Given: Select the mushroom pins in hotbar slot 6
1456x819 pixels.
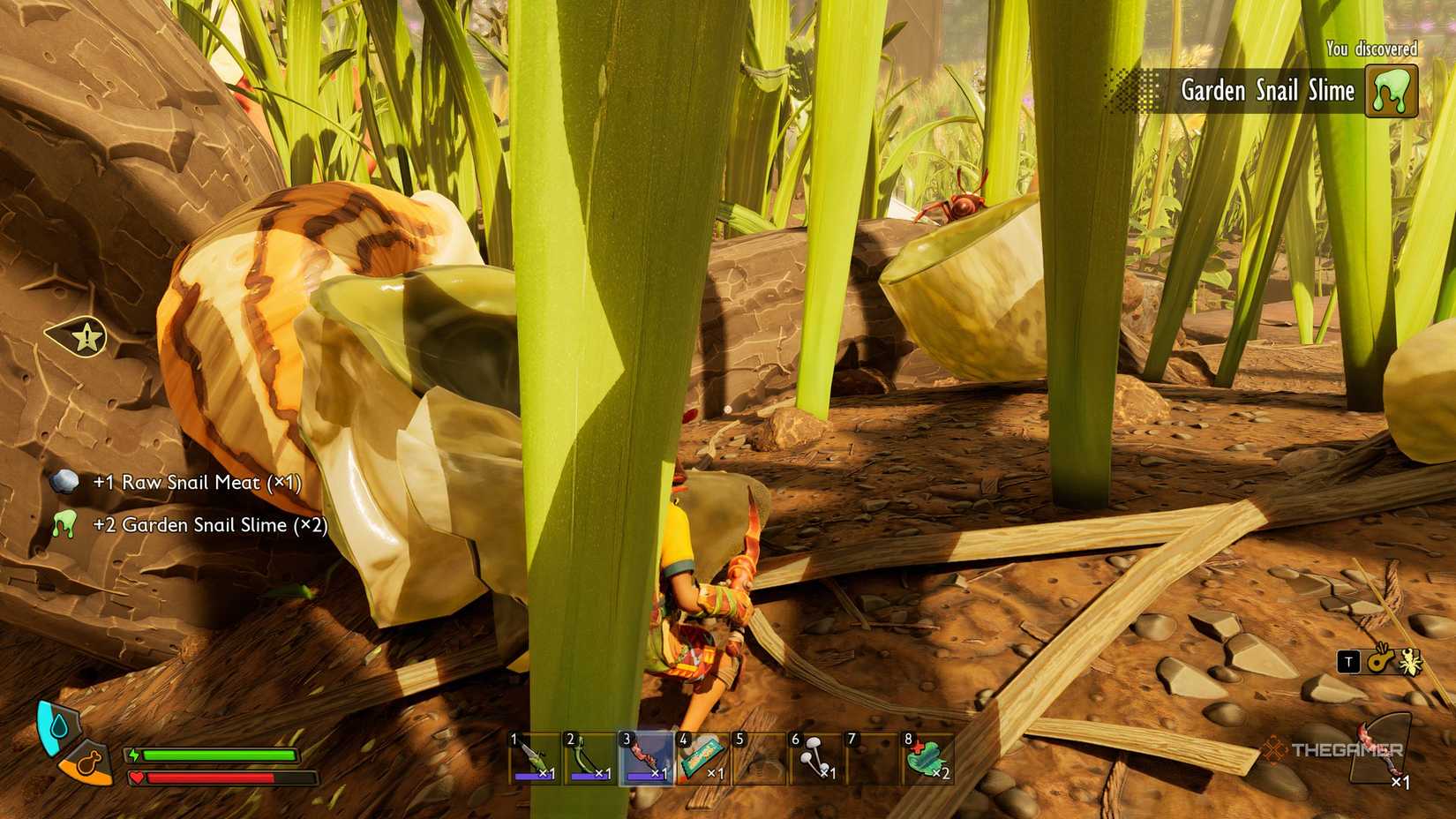Looking at the screenshot, I should [x=816, y=761].
